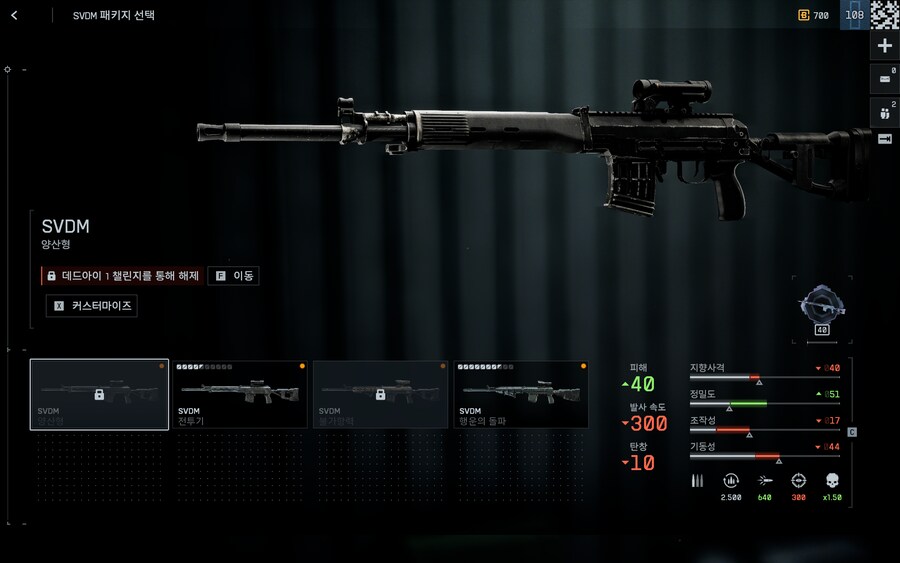900x563 pixels.
Task: Select the locked SVDM 양산형 package
Action: pyautogui.click(x=99, y=394)
